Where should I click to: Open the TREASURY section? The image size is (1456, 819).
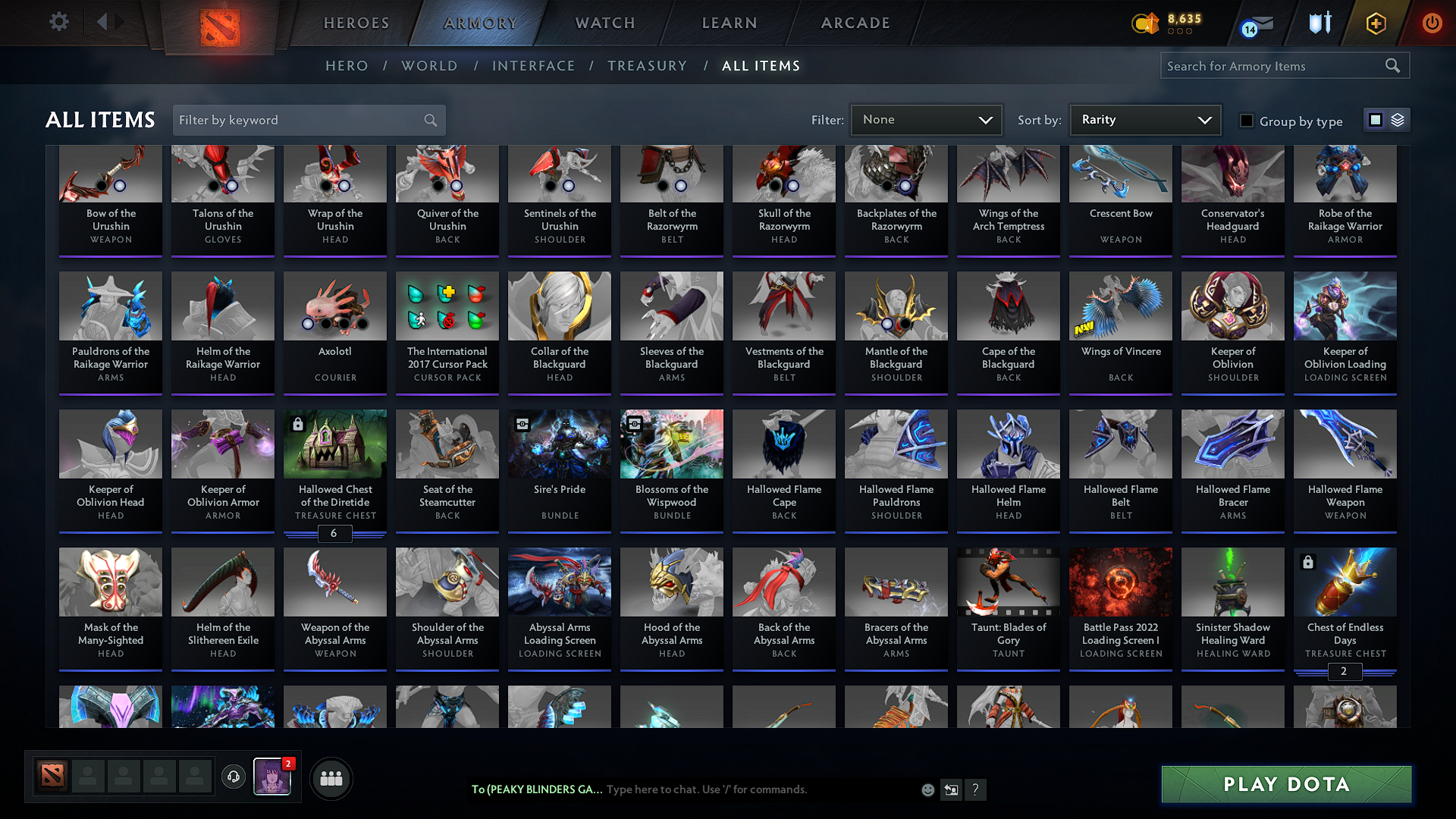pyautogui.click(x=647, y=66)
